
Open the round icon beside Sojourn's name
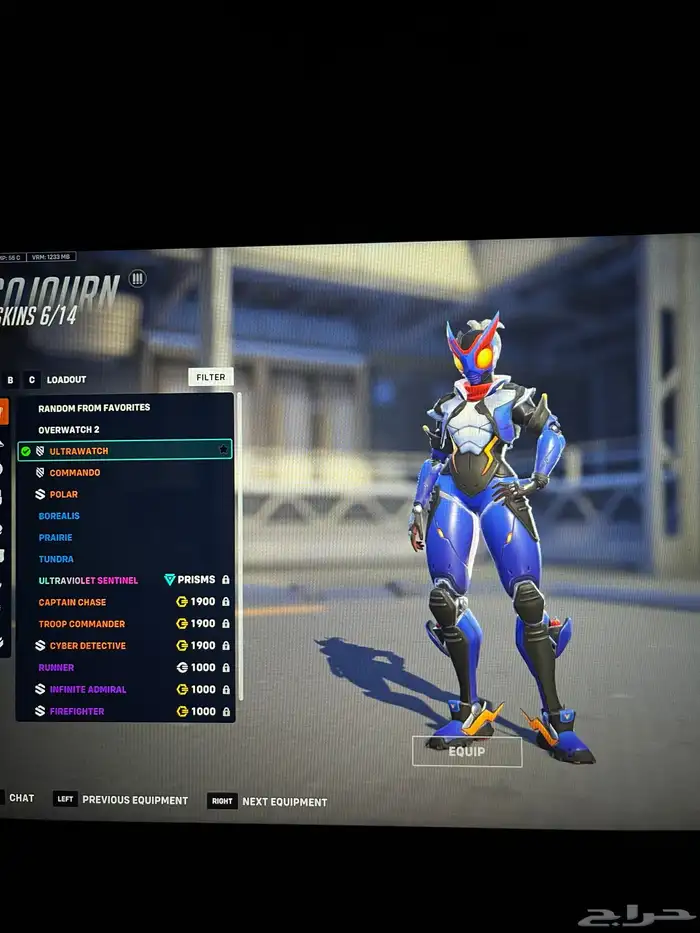click(x=138, y=279)
